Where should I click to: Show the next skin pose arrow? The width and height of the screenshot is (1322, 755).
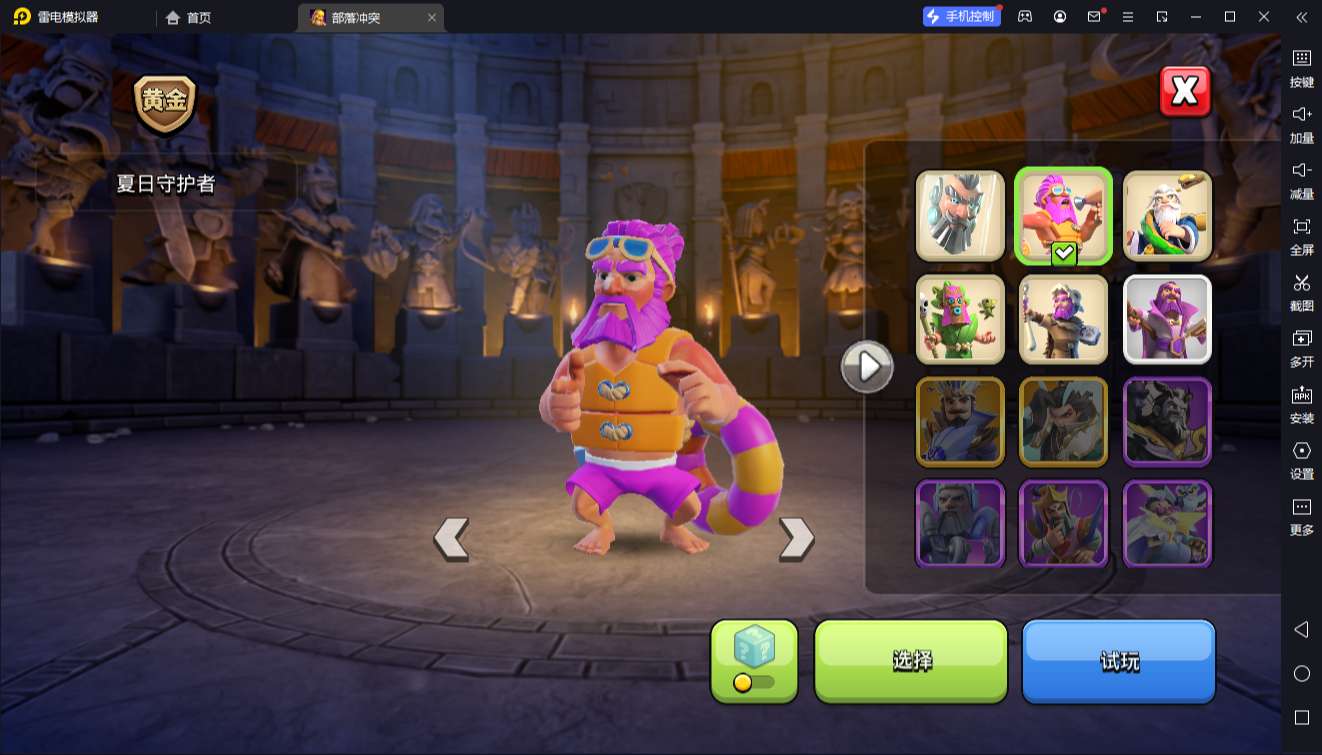point(796,538)
